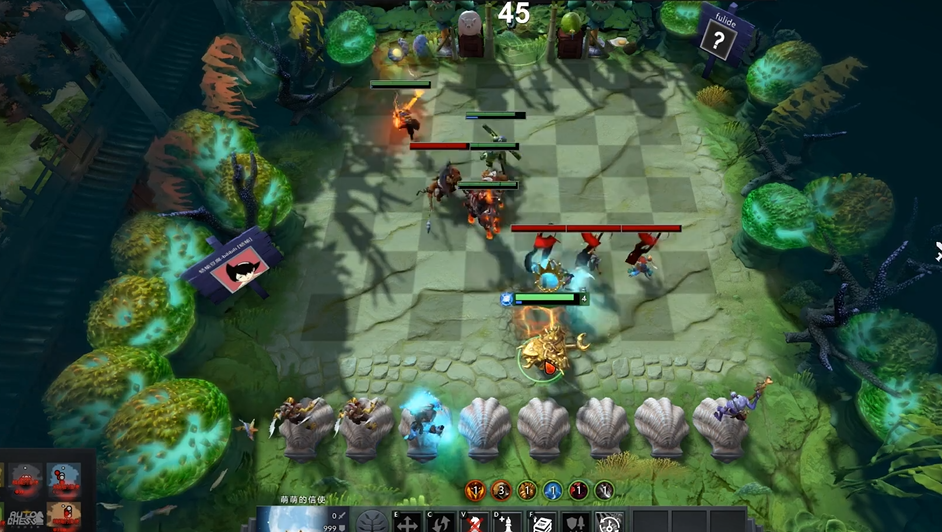This screenshot has width=942, height=532.
Task: Use the red-crossed knight remove piece ability
Action: pos(476,522)
